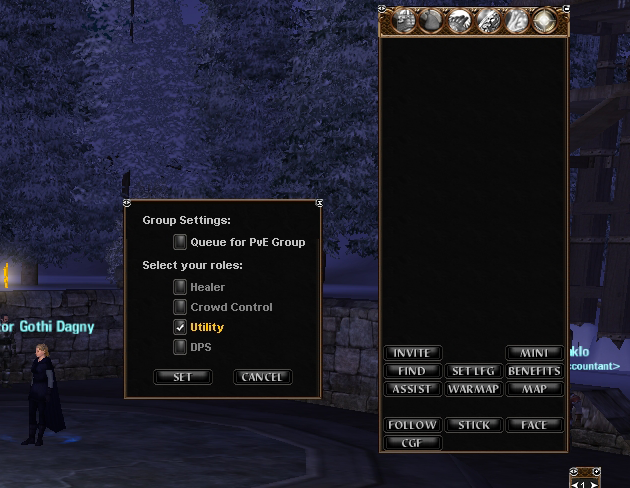
Task: Uncheck the Utility role
Action: tap(180, 327)
